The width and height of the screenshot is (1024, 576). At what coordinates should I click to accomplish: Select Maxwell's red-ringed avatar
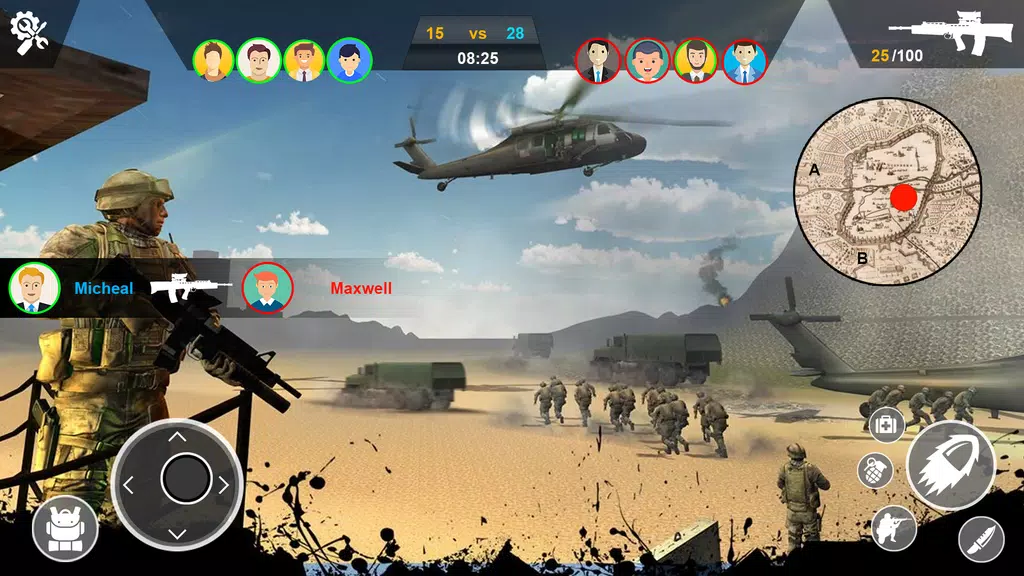(267, 288)
